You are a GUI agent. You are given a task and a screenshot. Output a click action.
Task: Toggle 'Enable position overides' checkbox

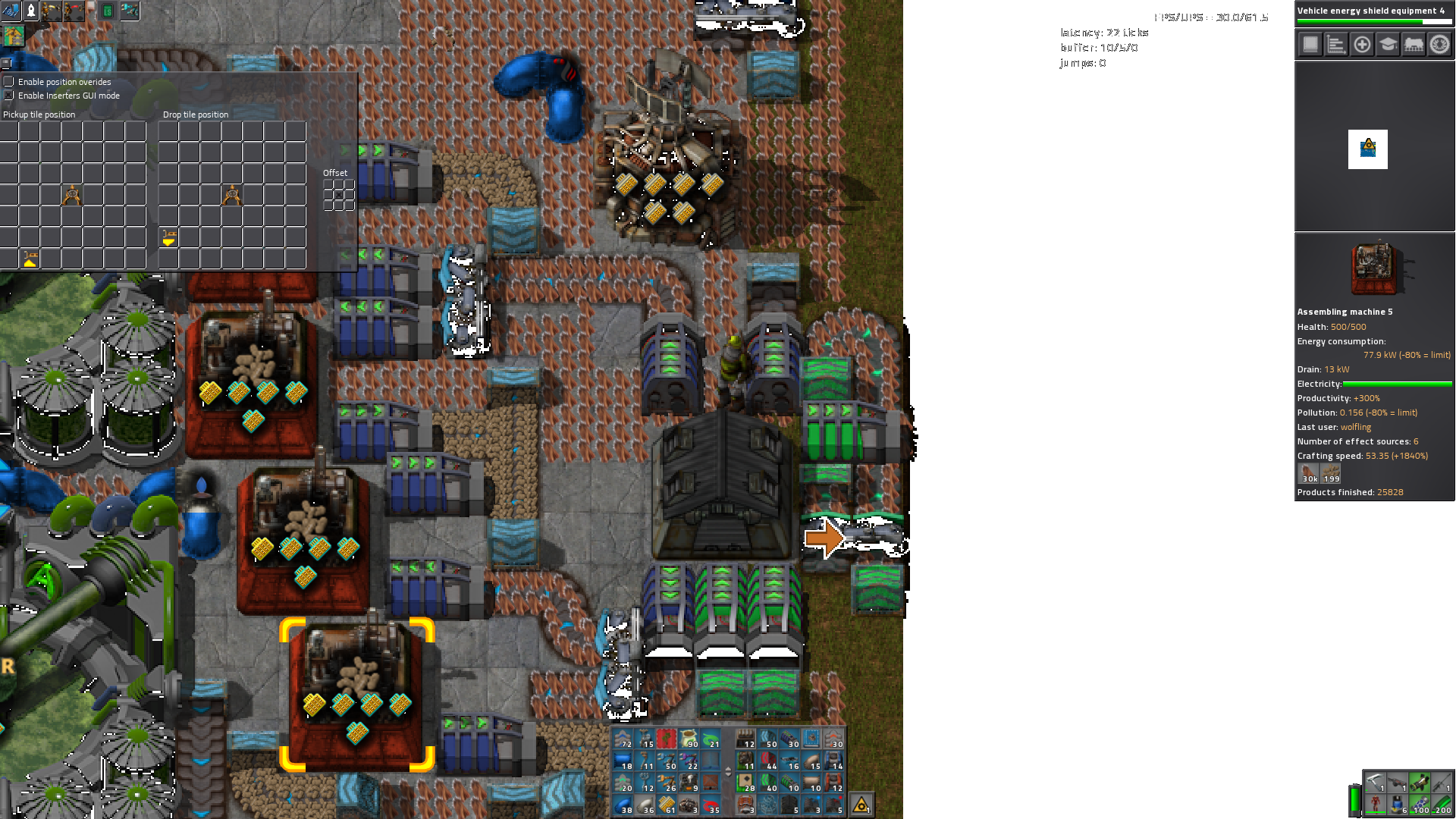pyautogui.click(x=8, y=81)
